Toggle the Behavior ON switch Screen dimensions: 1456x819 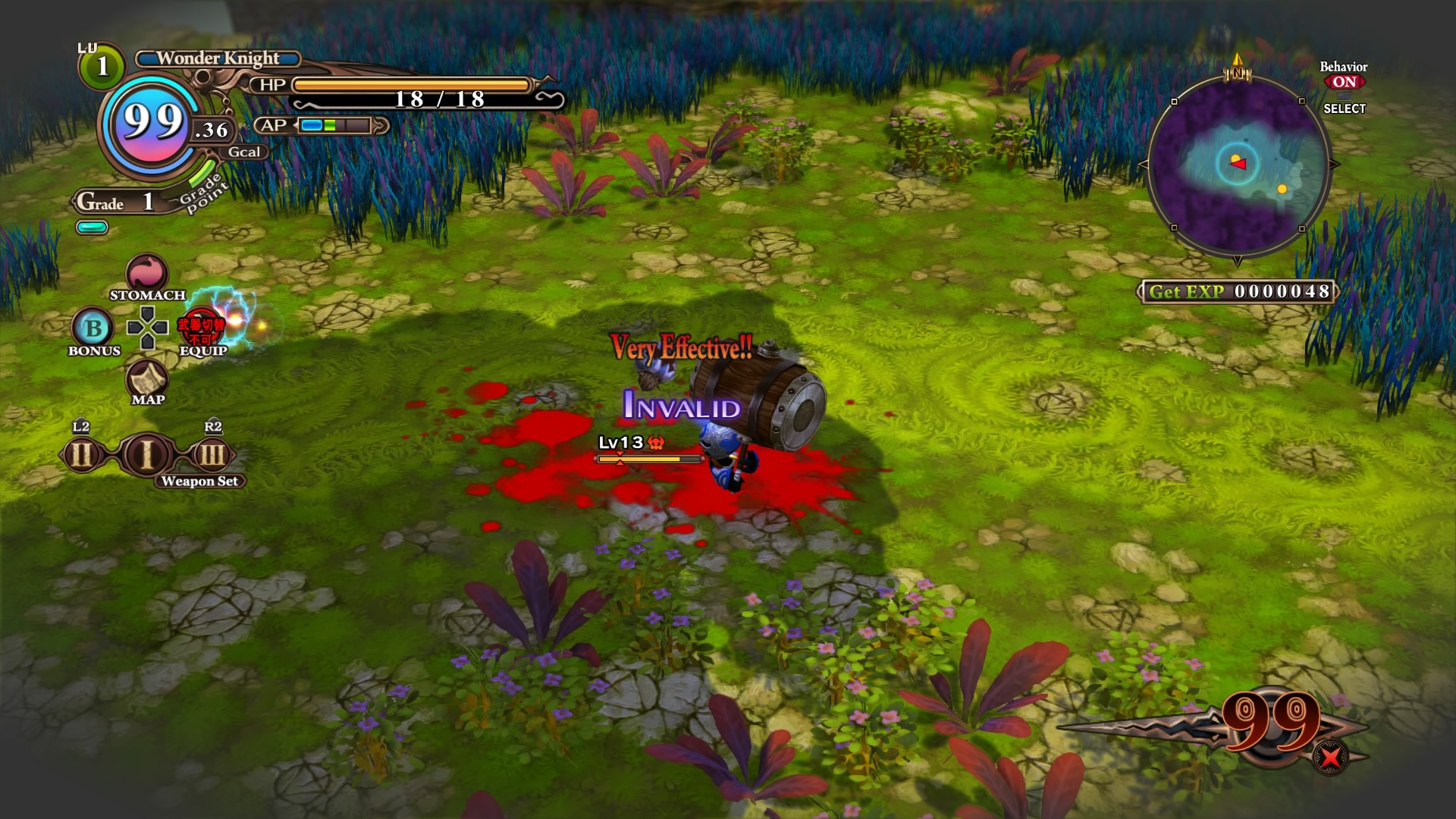pyautogui.click(x=1344, y=82)
